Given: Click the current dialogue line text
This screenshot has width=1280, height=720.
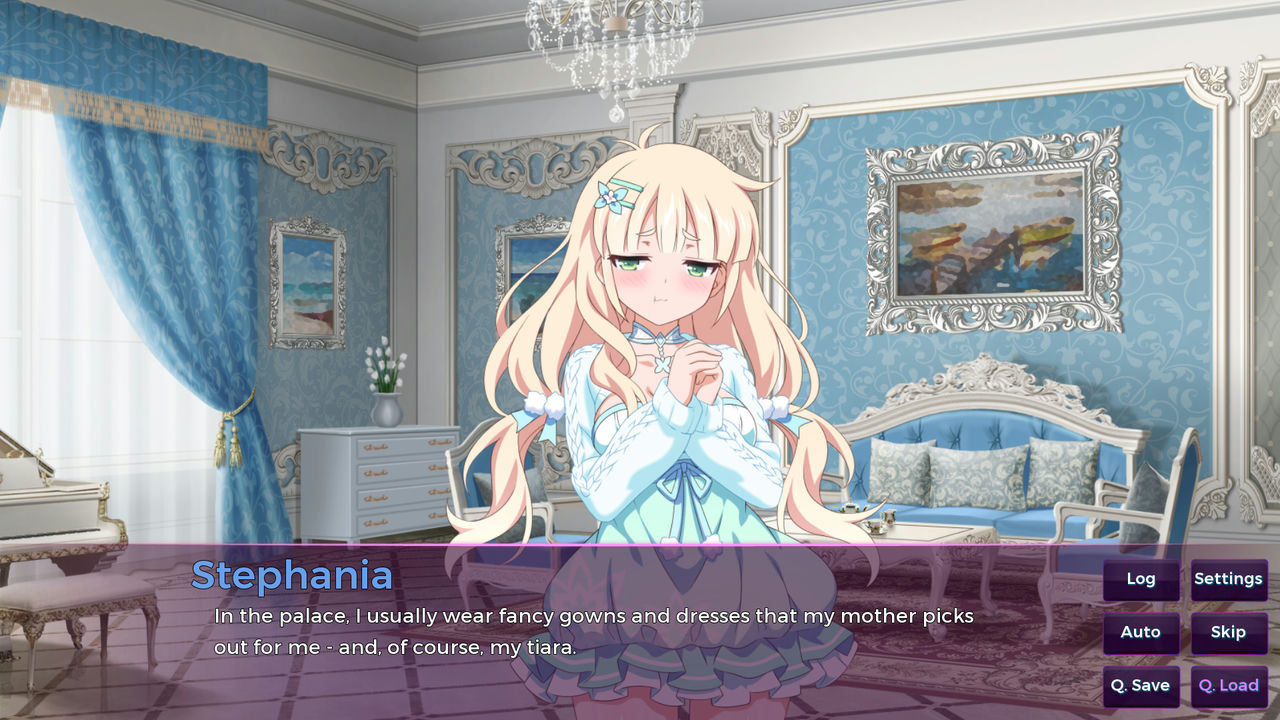Looking at the screenshot, I should click(x=593, y=617).
